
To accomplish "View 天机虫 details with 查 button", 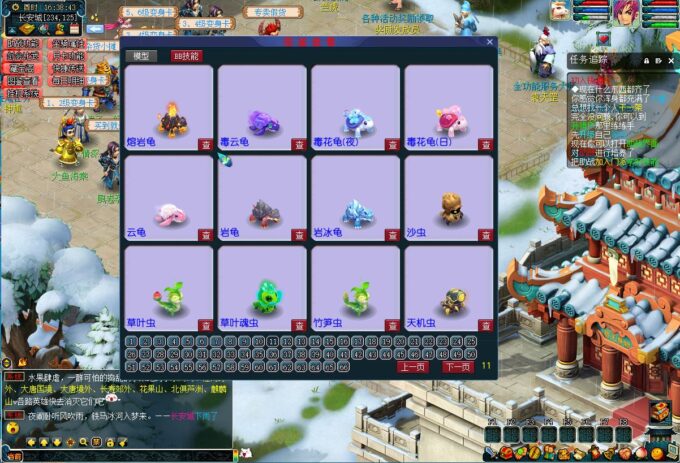I will [x=485, y=326].
